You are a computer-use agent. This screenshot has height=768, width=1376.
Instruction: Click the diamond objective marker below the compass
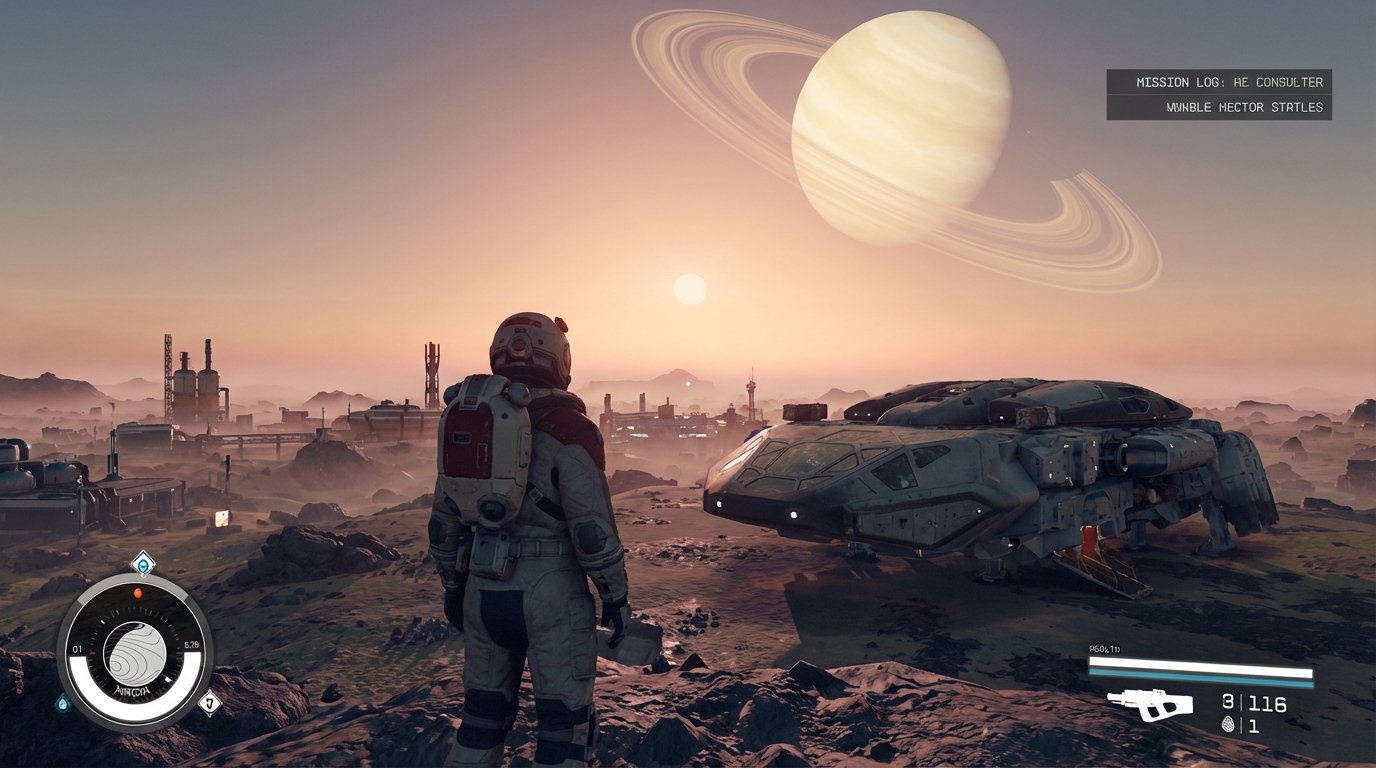coord(209,702)
